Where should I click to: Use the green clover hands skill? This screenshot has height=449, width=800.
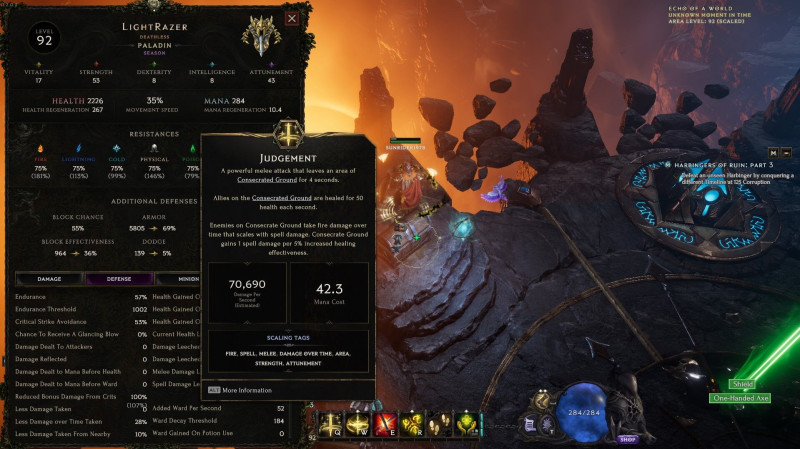pyautogui.click(x=465, y=424)
